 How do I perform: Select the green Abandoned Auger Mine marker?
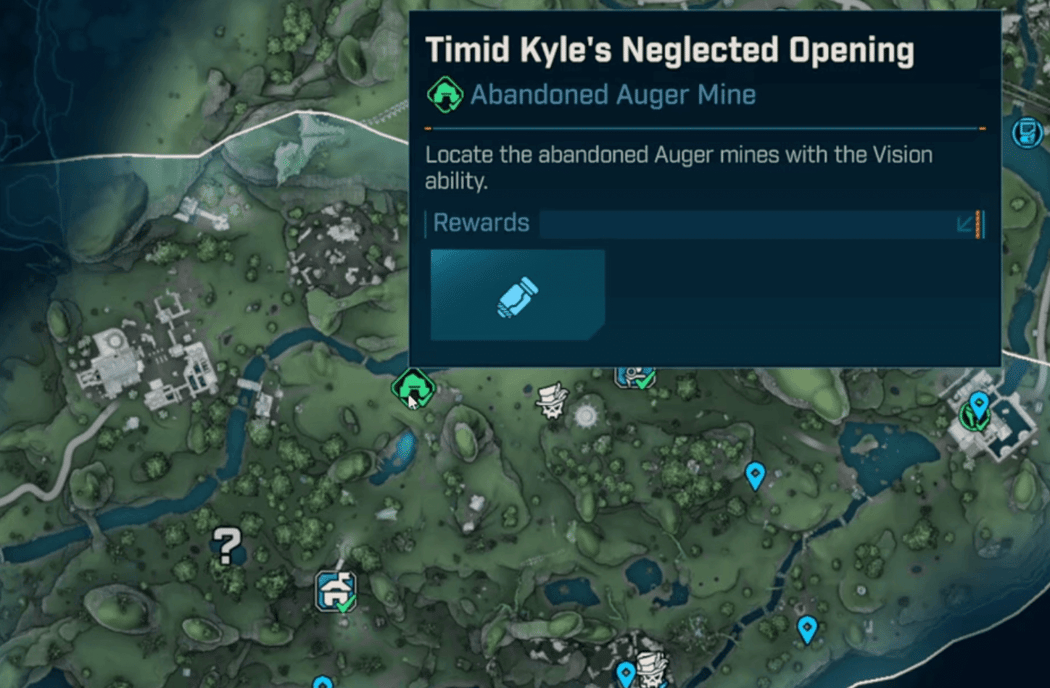(x=413, y=387)
